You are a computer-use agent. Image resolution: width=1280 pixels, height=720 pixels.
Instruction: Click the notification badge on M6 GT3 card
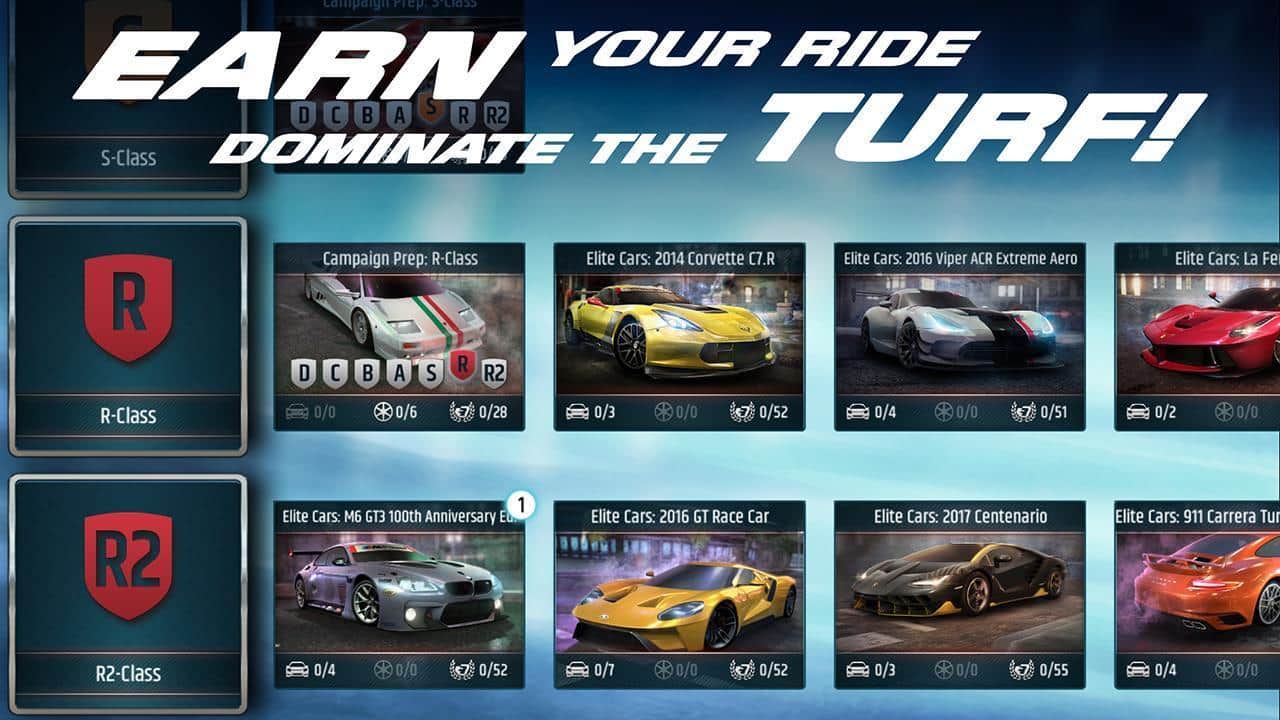(x=521, y=504)
